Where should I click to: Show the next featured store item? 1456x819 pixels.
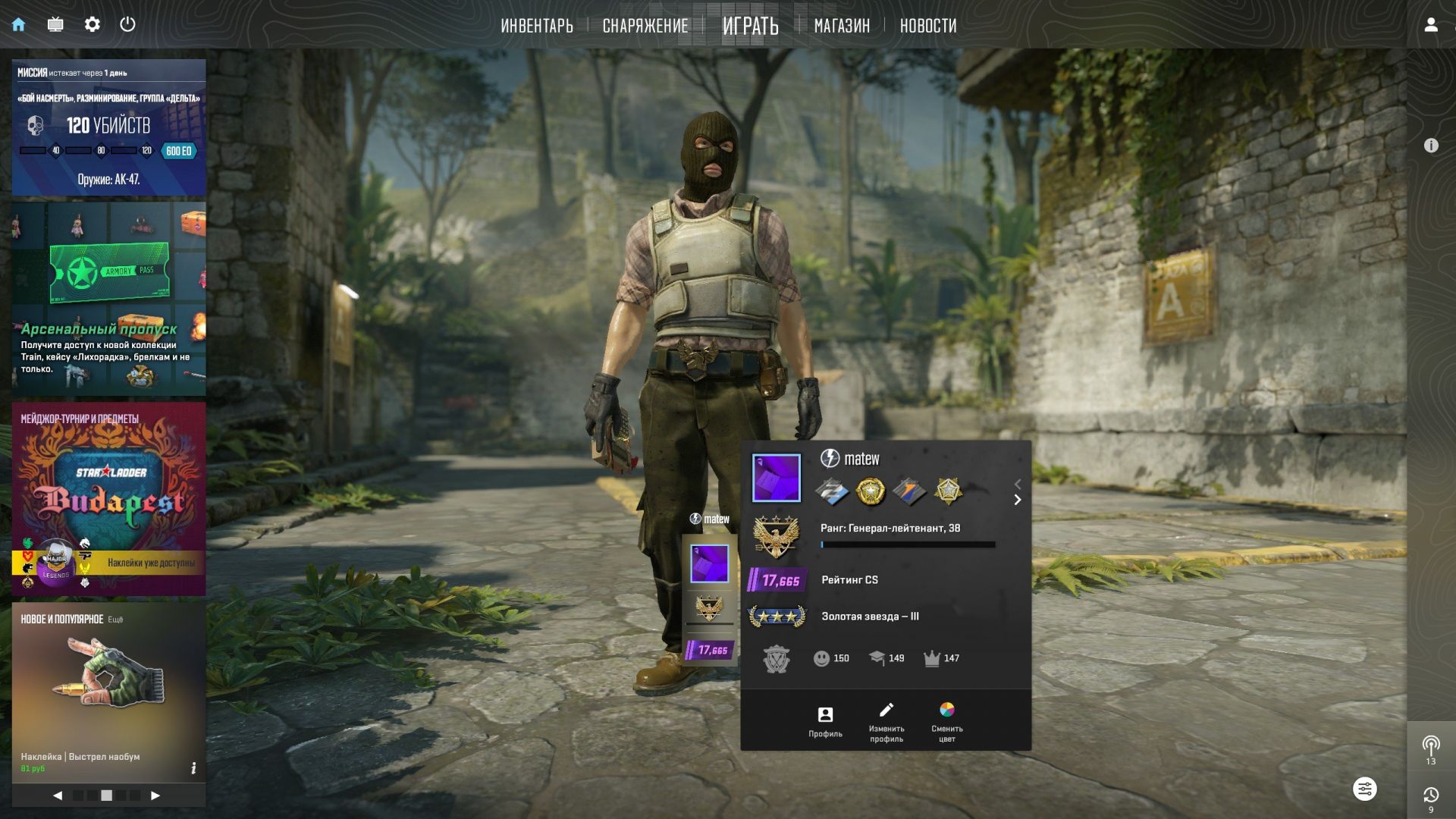[155, 795]
